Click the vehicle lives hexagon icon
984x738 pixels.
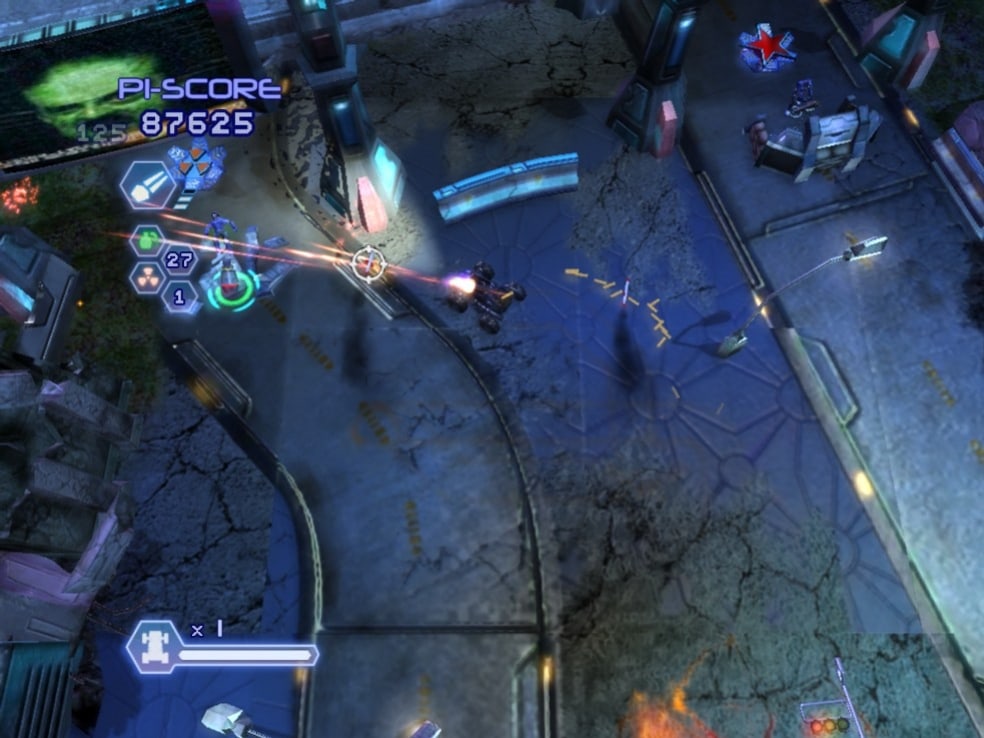[157, 643]
